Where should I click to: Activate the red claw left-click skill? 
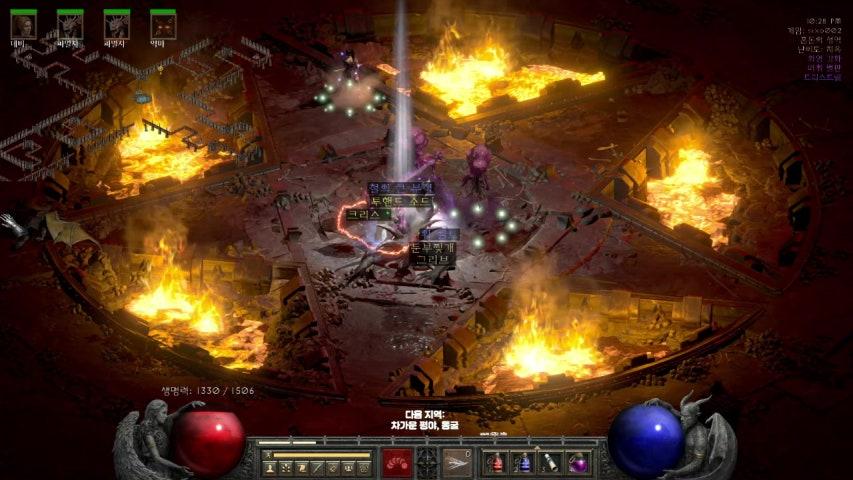397,462
